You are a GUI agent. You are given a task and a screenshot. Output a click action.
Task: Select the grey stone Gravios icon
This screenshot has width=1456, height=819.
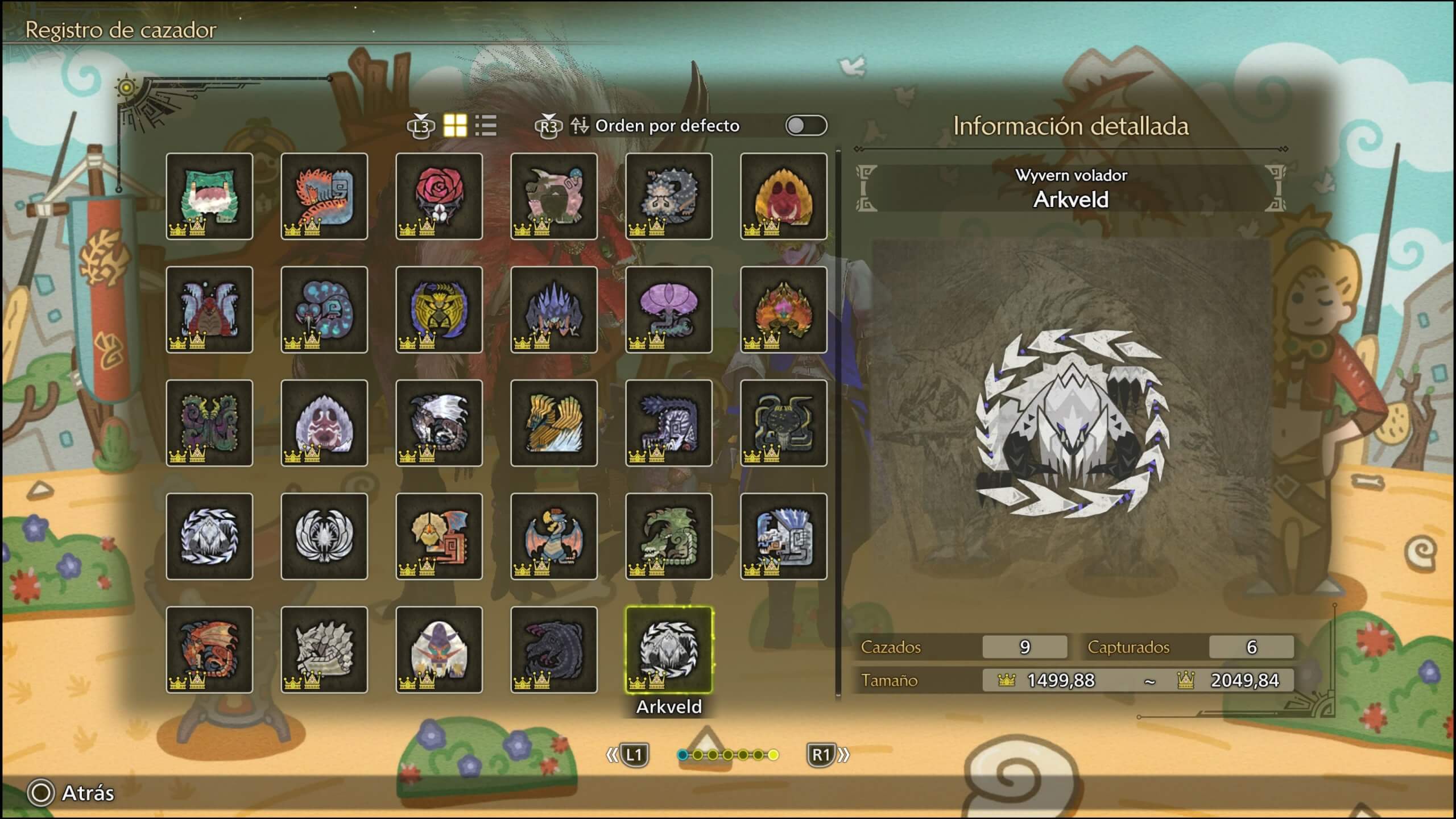click(324, 650)
